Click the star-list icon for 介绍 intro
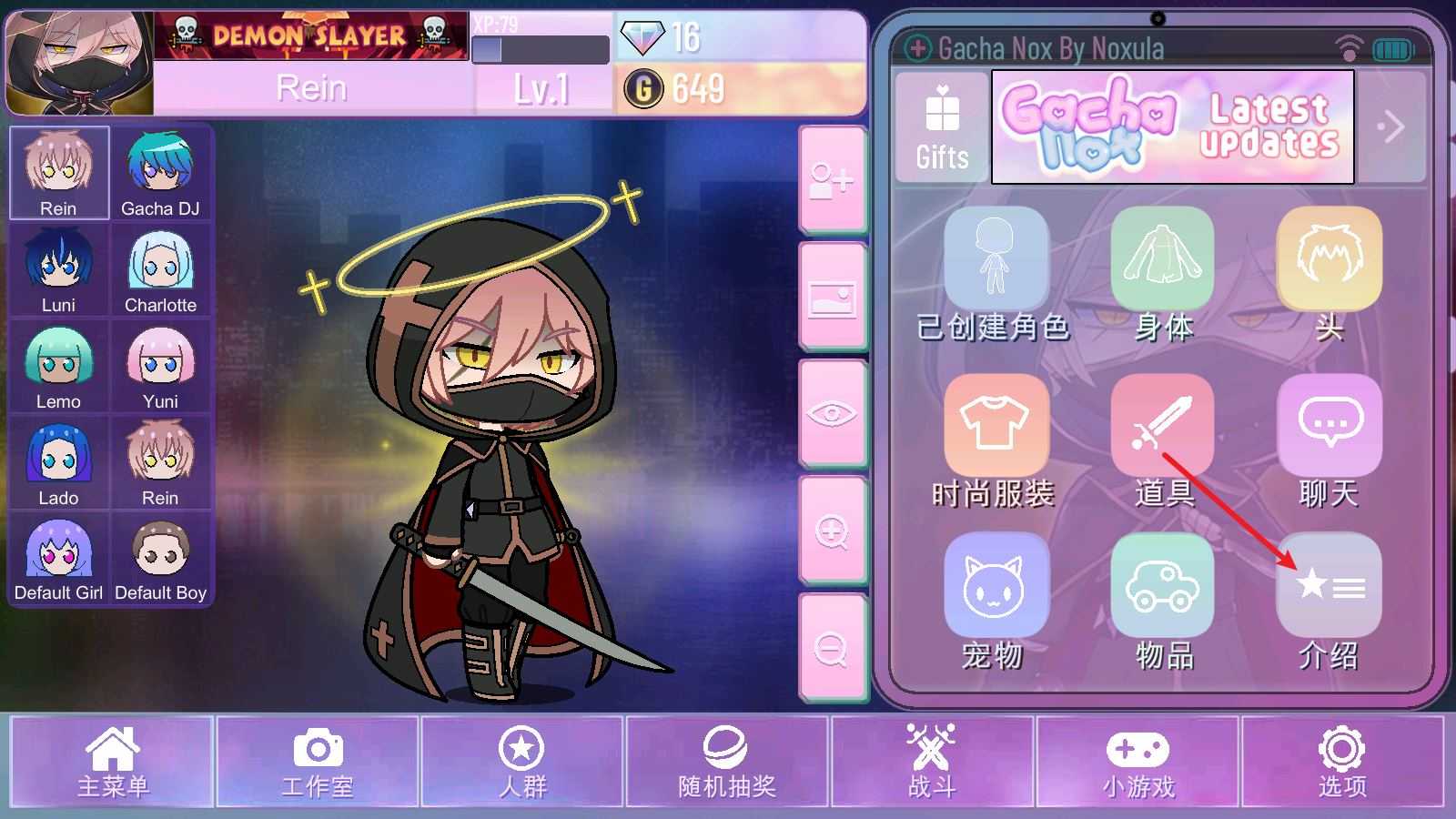The height and width of the screenshot is (819, 1456). click(x=1328, y=587)
